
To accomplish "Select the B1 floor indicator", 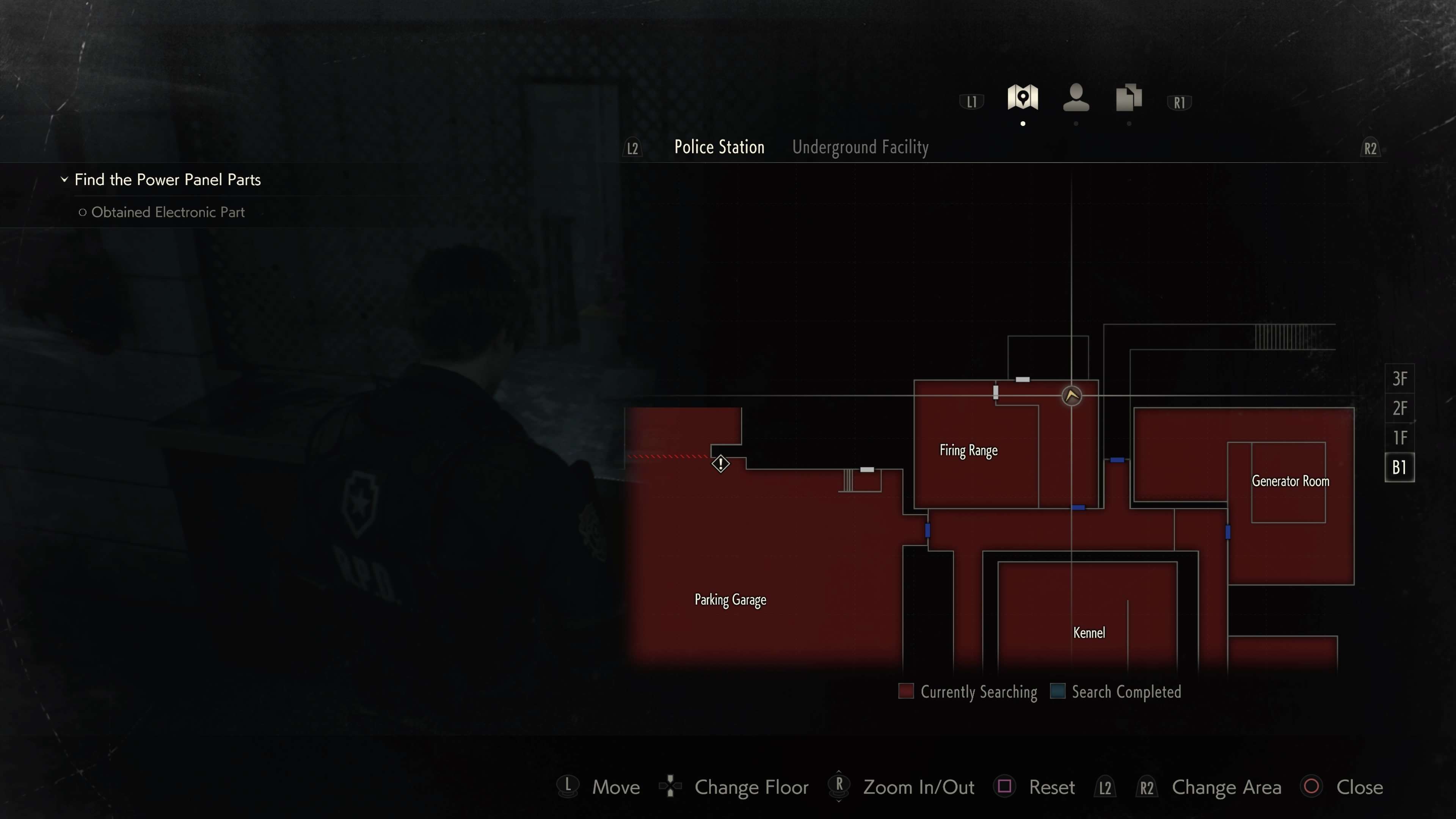I will (1400, 468).
